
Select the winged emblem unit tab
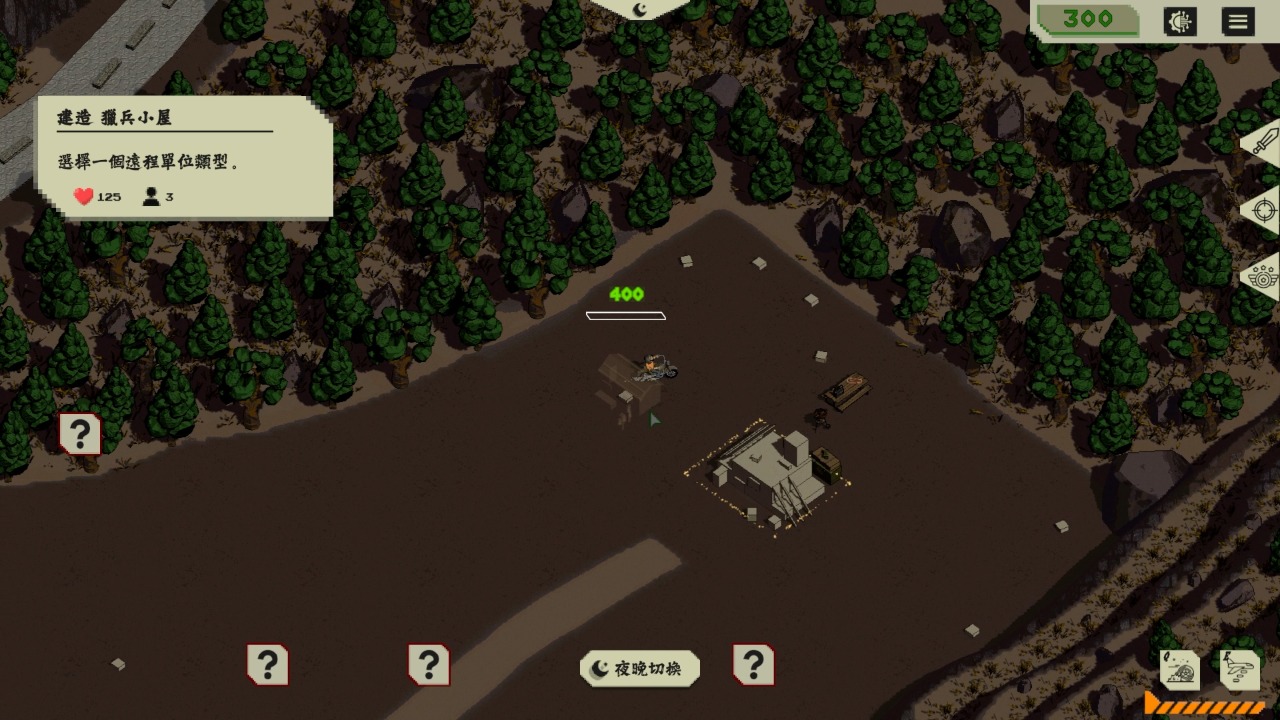tap(1263, 276)
